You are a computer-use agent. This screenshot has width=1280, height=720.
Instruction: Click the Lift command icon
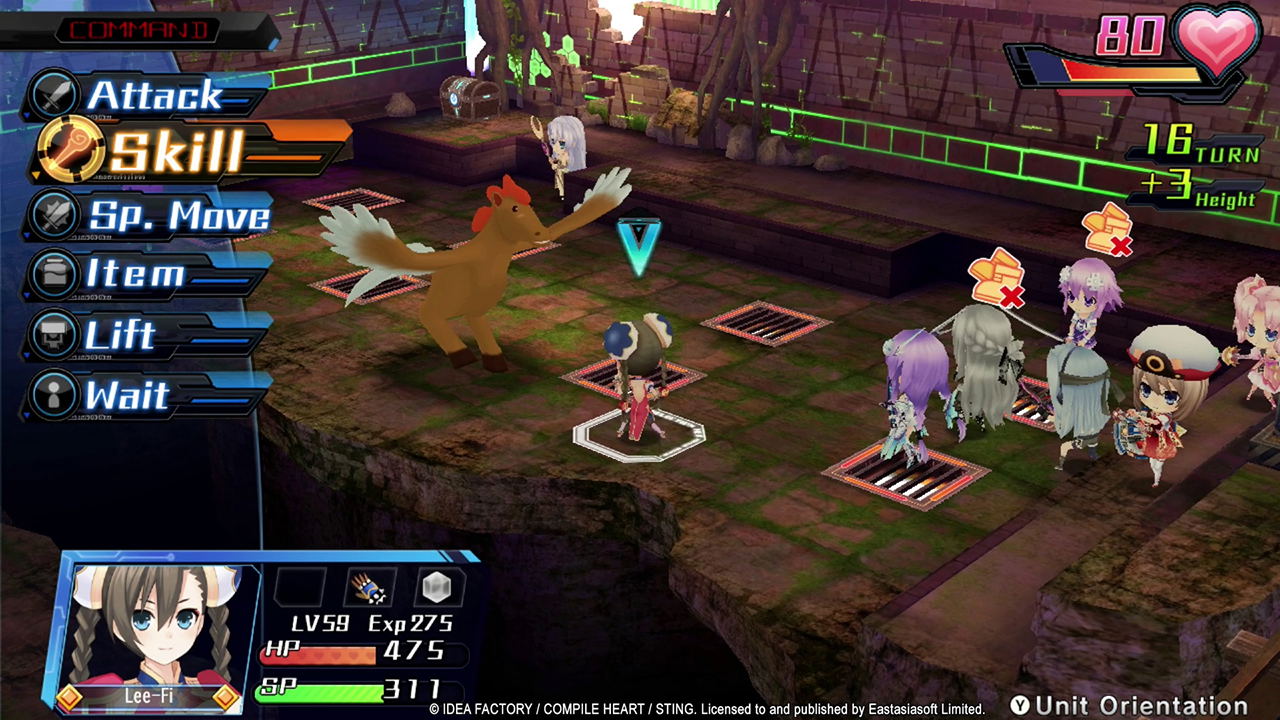(53, 332)
